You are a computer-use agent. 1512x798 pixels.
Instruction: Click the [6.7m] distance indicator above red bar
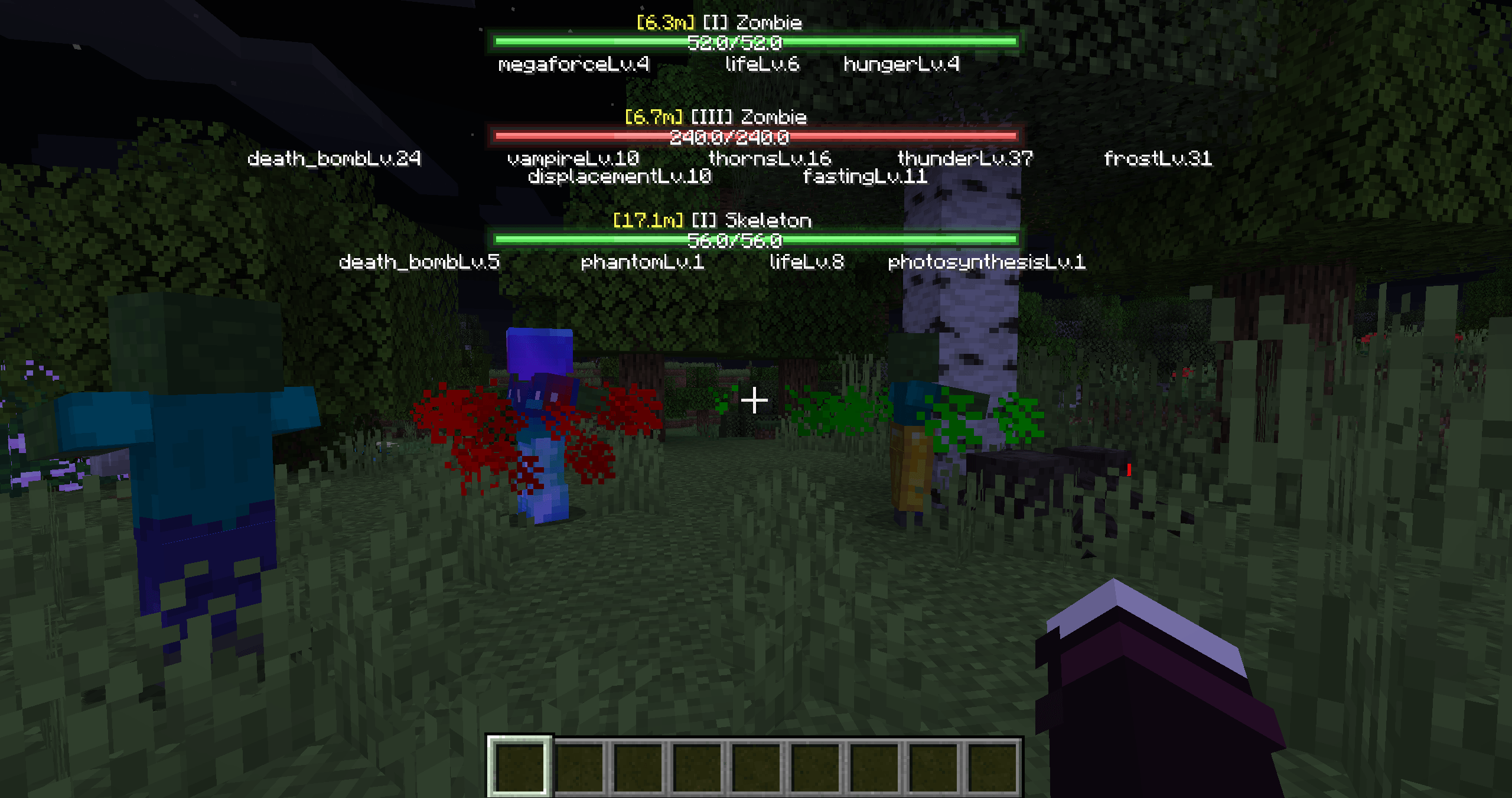tap(654, 118)
